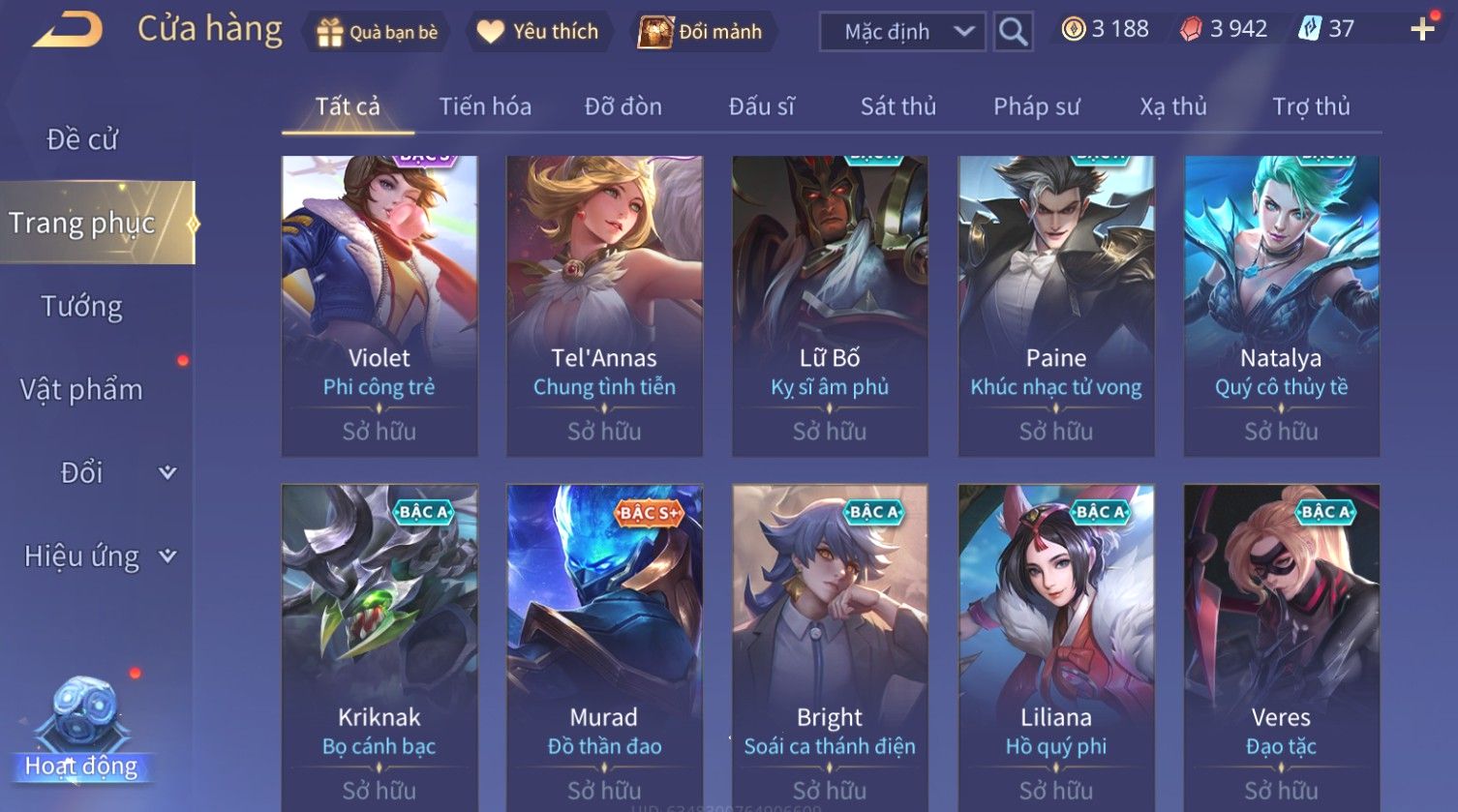Add currency with the plus button
The image size is (1458, 812).
(x=1422, y=29)
